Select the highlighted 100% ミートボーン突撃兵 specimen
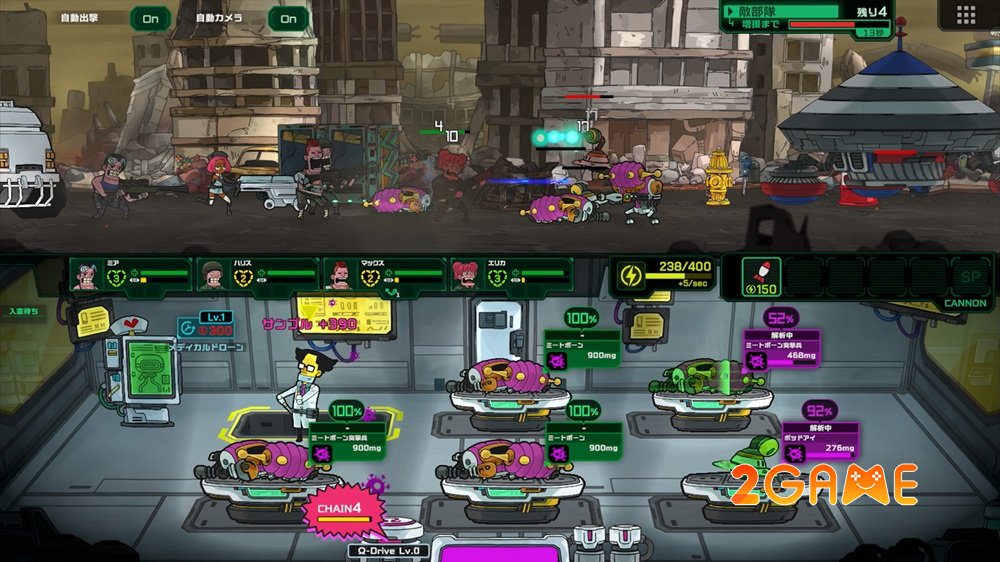 pyautogui.click(x=262, y=462)
